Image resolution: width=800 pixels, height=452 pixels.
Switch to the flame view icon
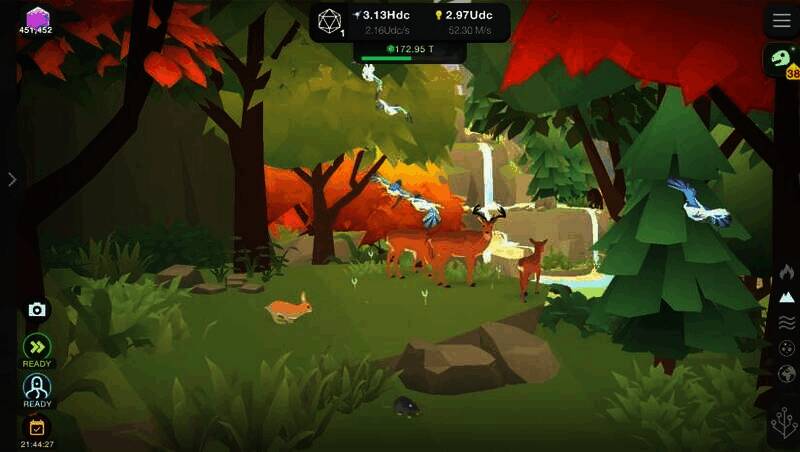tap(787, 271)
